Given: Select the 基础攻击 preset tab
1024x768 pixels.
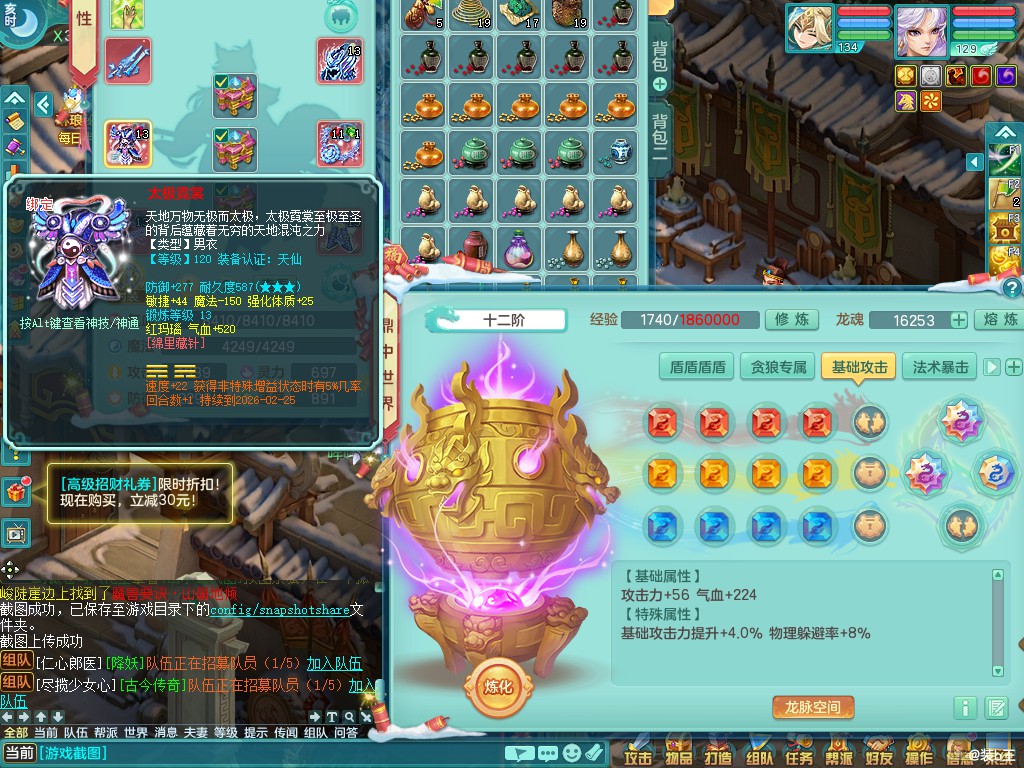Looking at the screenshot, I should pos(859,367).
